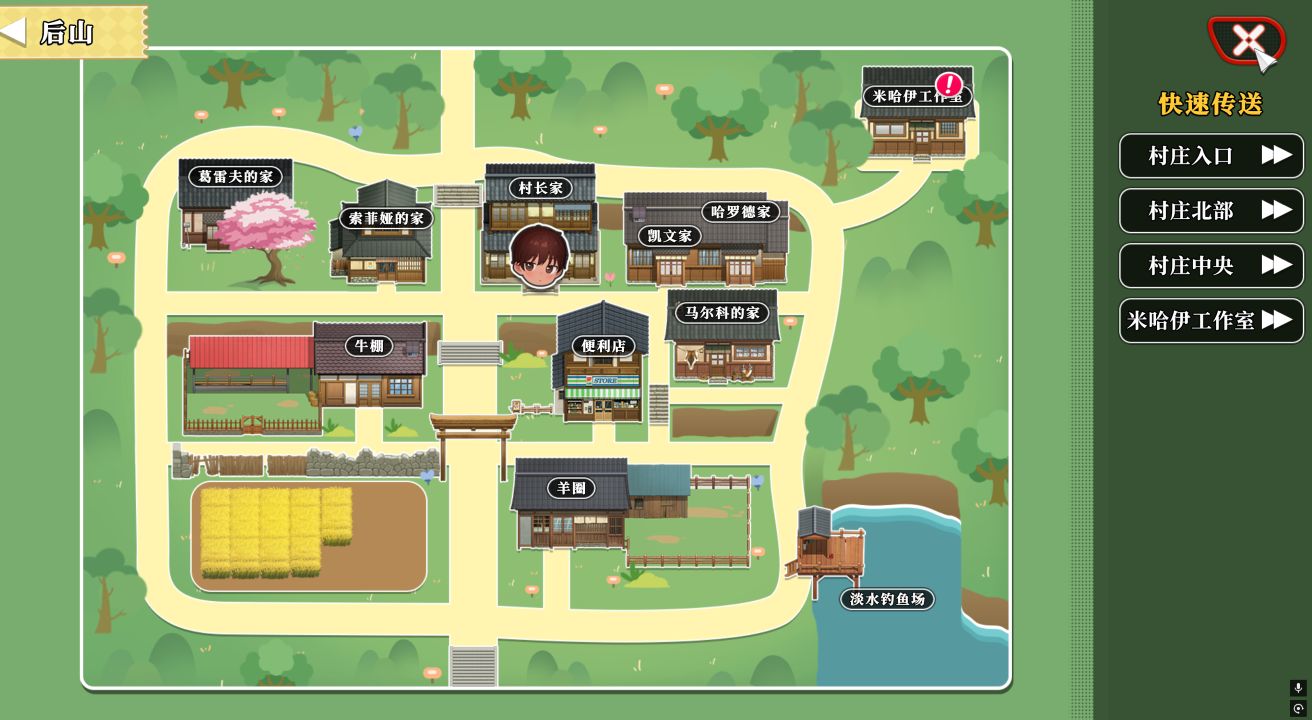1312x720 pixels.
Task: Close the map with the red X
Action: point(1245,41)
